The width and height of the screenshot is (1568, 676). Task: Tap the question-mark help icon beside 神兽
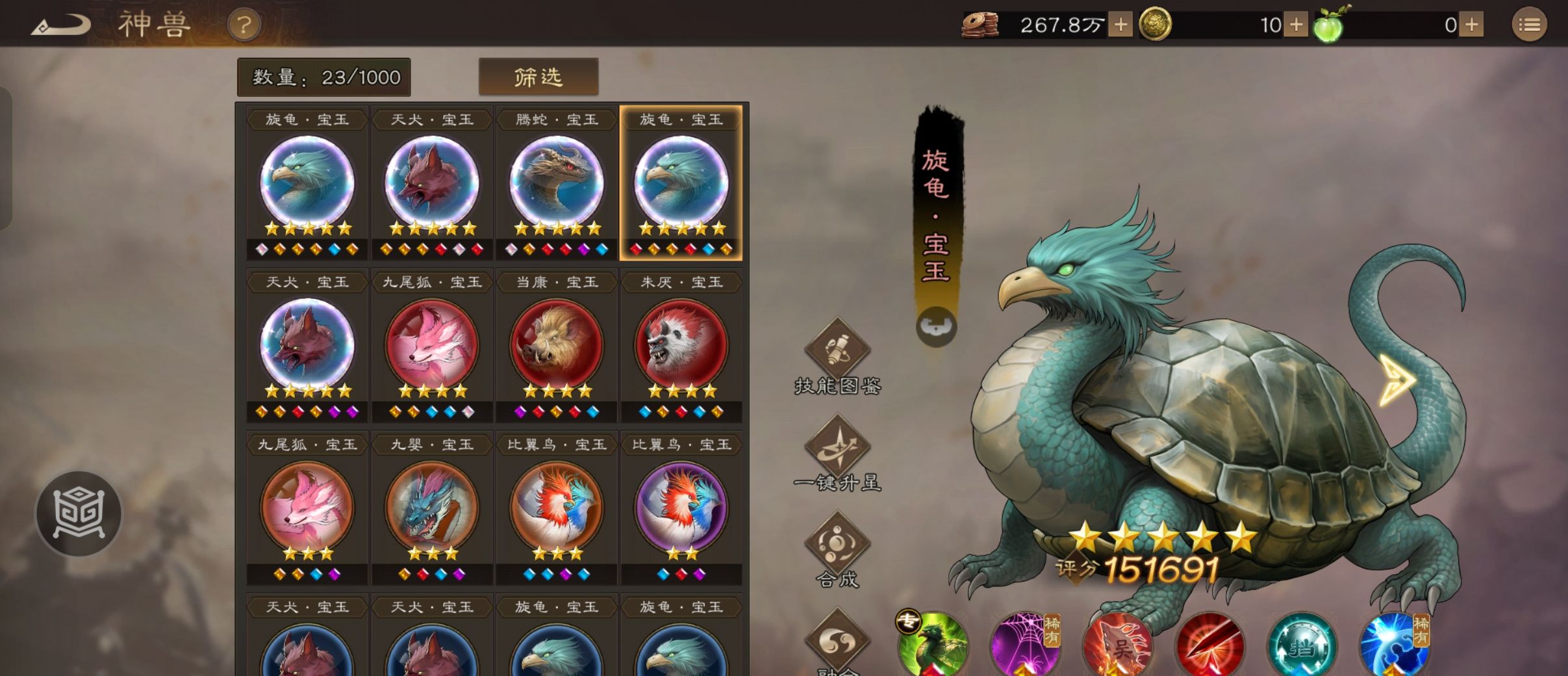pos(244,25)
